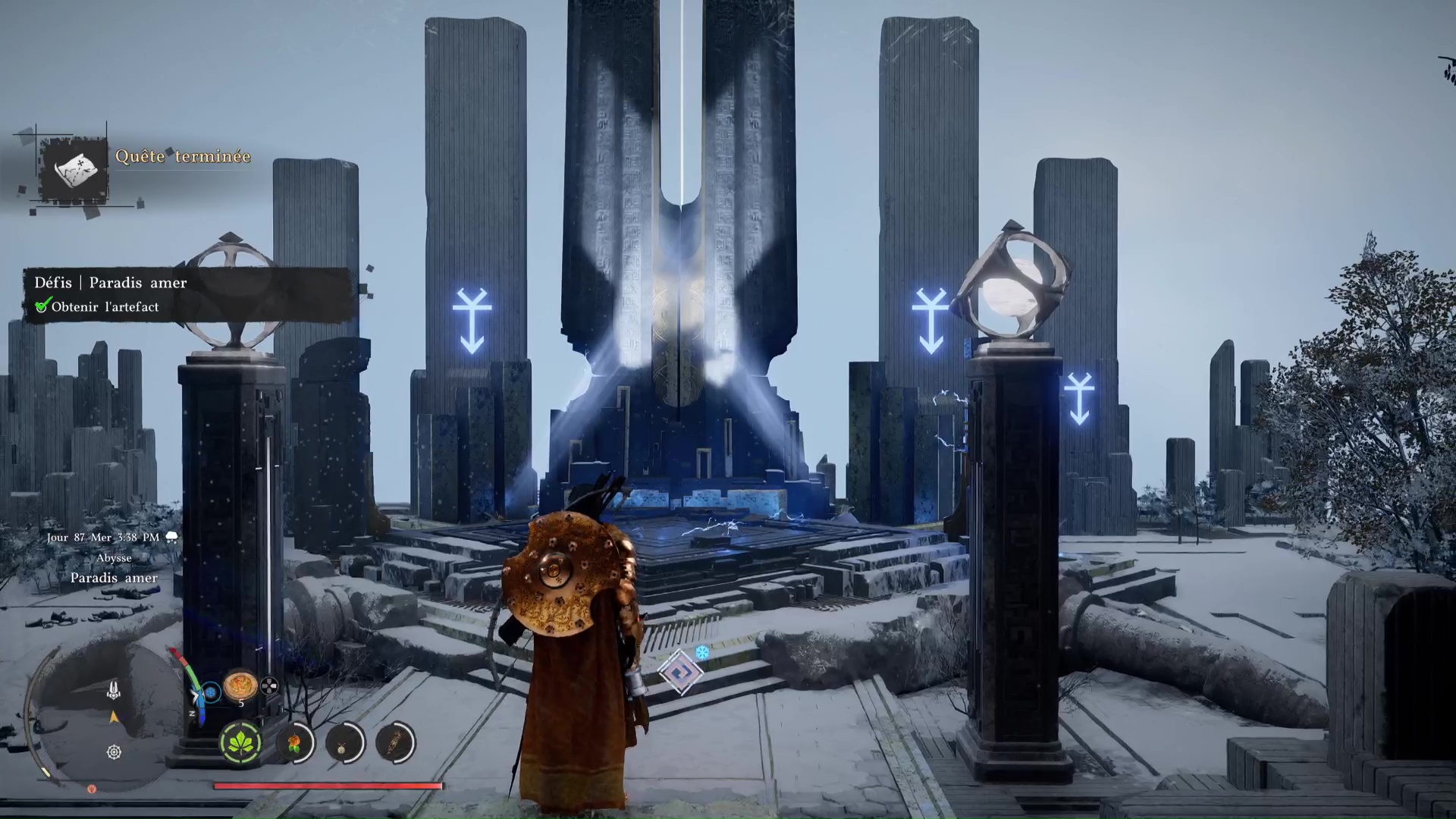Screen dimensions: 1456x819
Task: Click the wheel marker on the minimap
Action: pyautogui.click(x=114, y=752)
